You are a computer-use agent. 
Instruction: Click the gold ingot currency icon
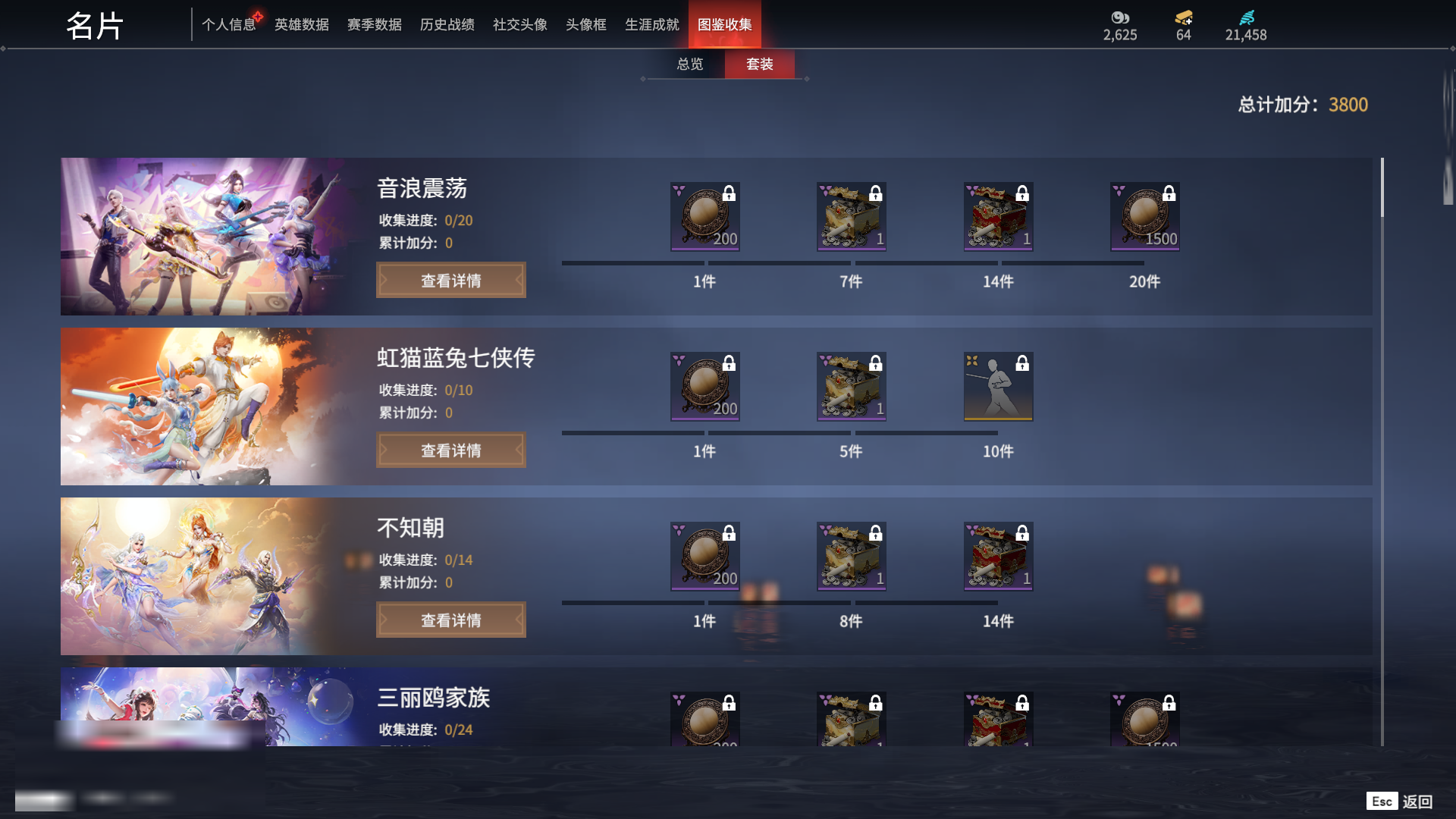click(x=1183, y=17)
